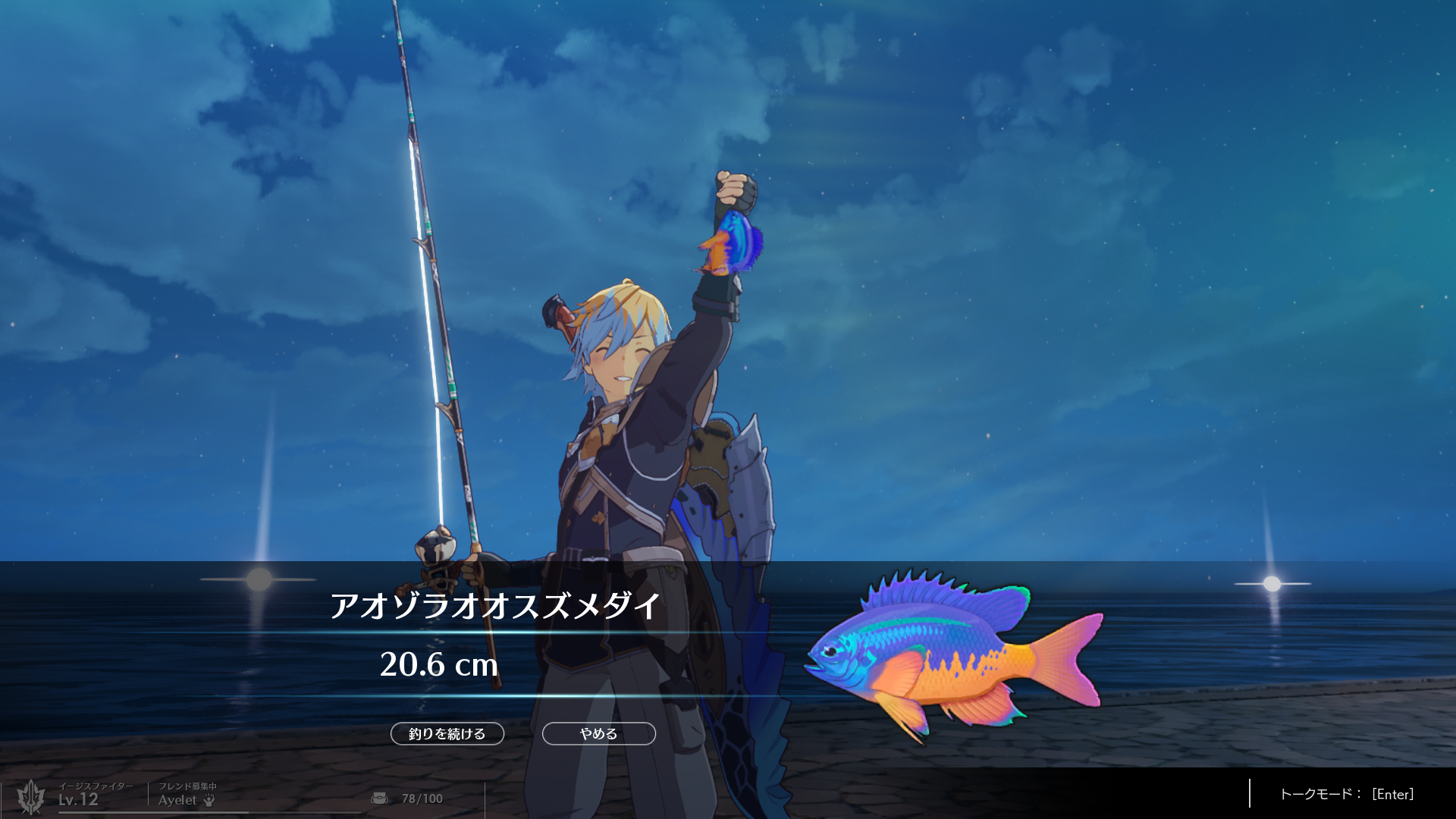The image size is (1456, 819).
Task: Choose 釣りを続ける to keep fishing
Action: (447, 733)
